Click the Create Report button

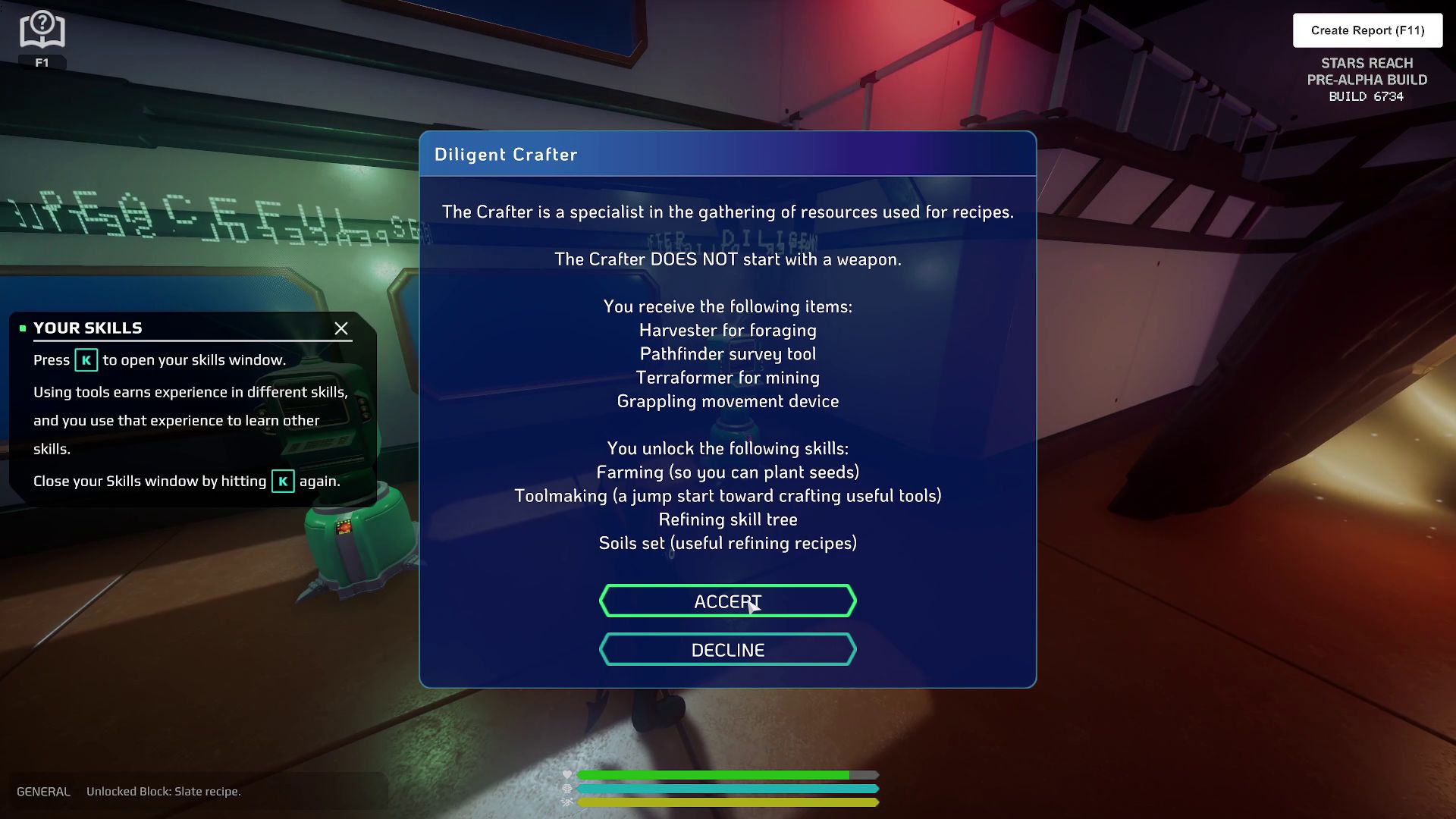point(1367,30)
